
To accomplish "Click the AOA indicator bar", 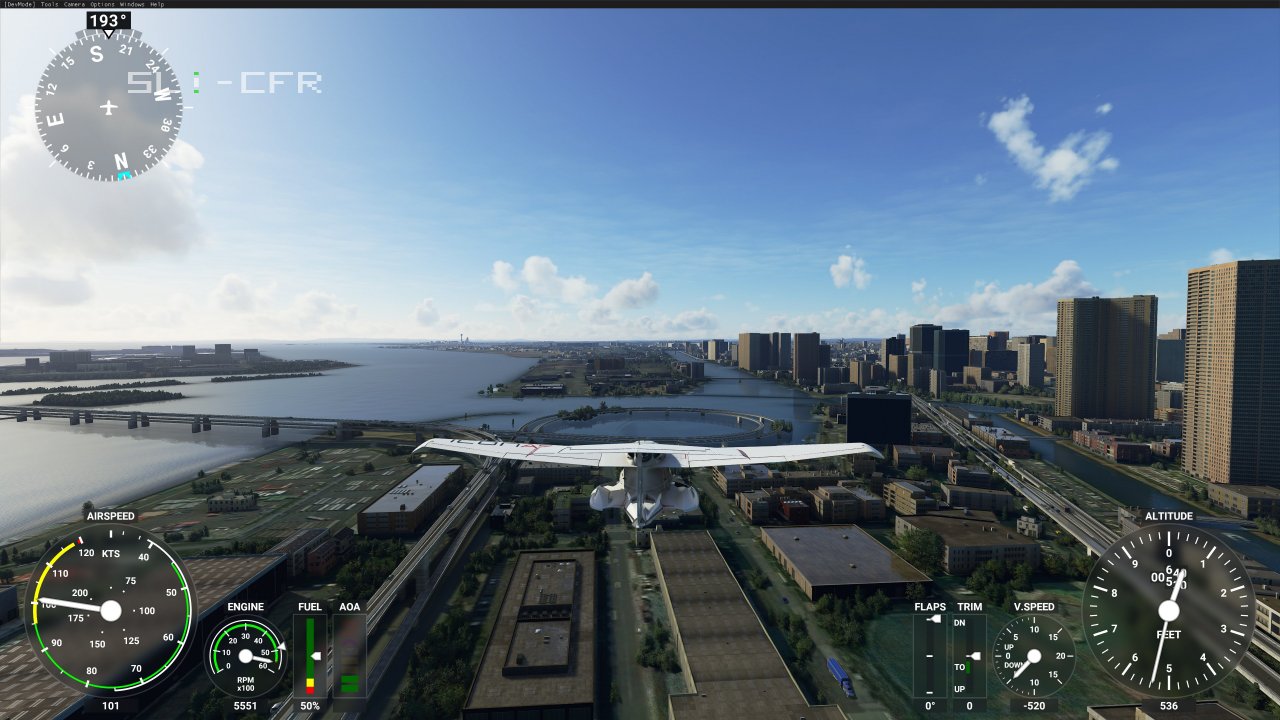I will 350,655.
